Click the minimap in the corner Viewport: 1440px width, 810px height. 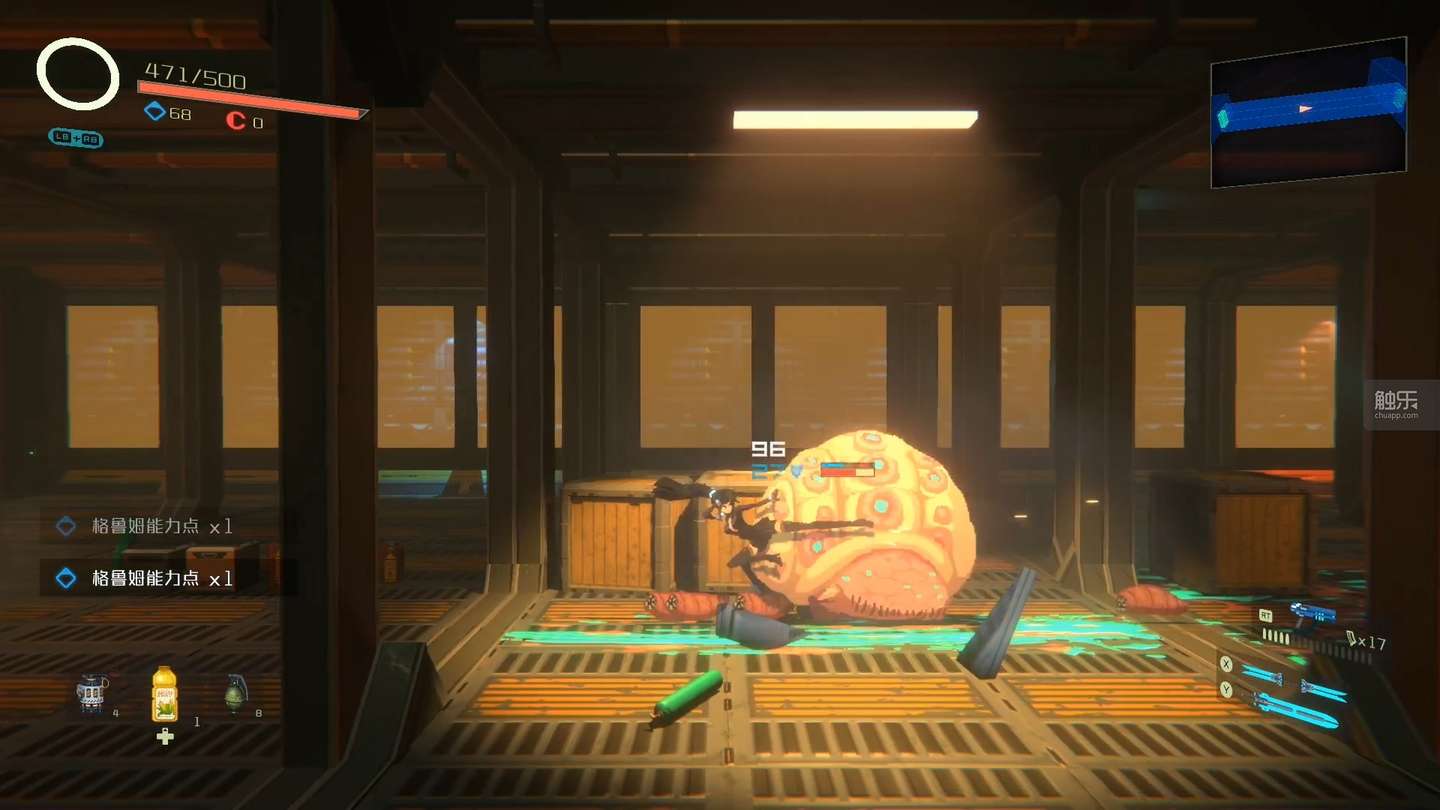1308,112
